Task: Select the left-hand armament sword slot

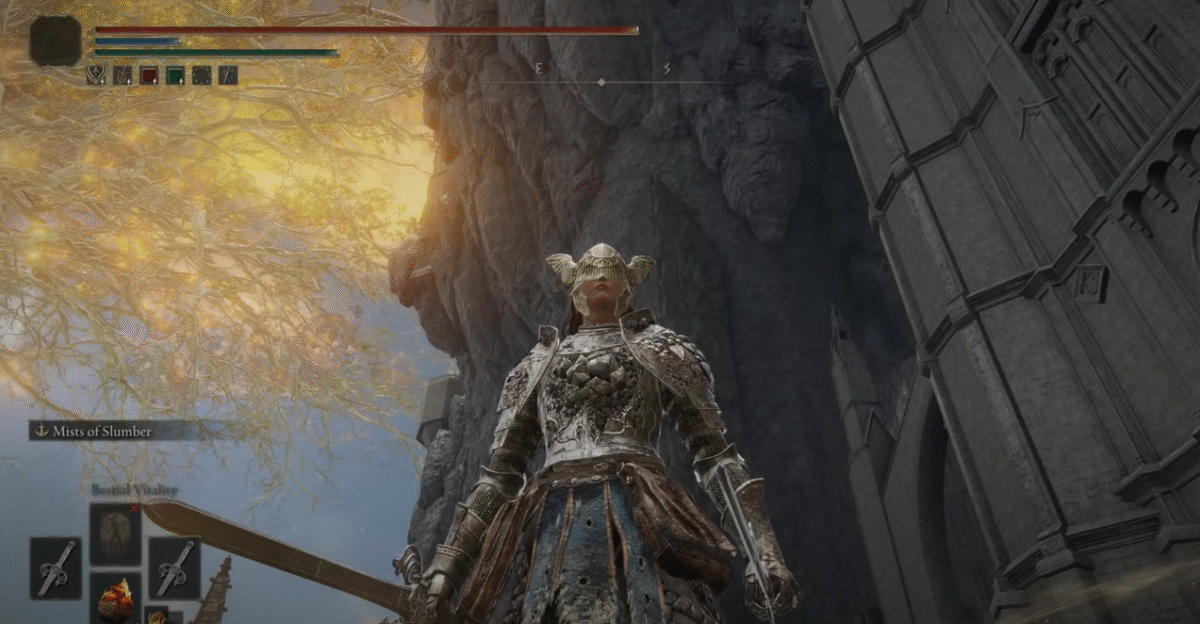Action: pyautogui.click(x=55, y=567)
